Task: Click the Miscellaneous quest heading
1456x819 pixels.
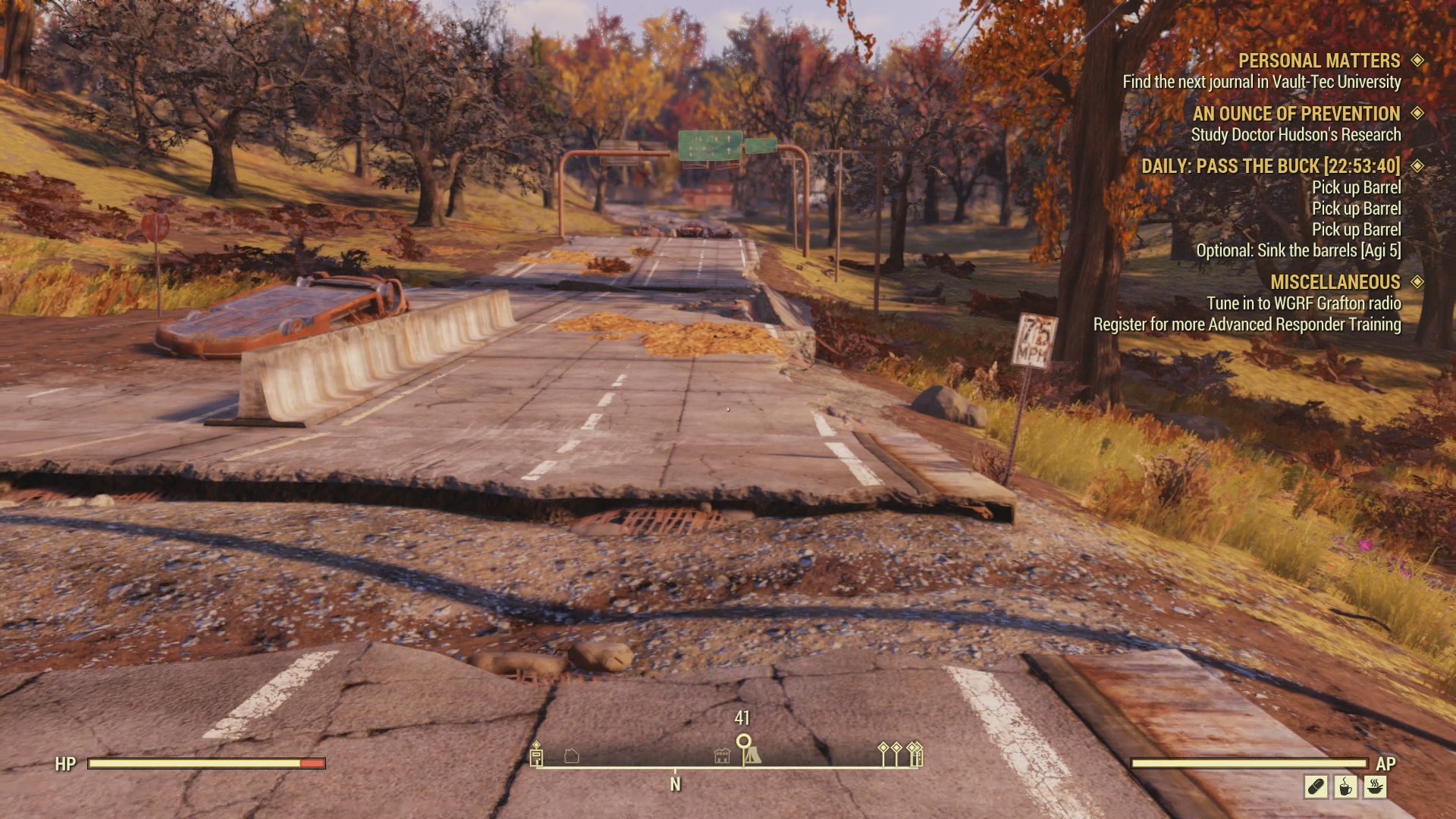Action: point(1335,282)
